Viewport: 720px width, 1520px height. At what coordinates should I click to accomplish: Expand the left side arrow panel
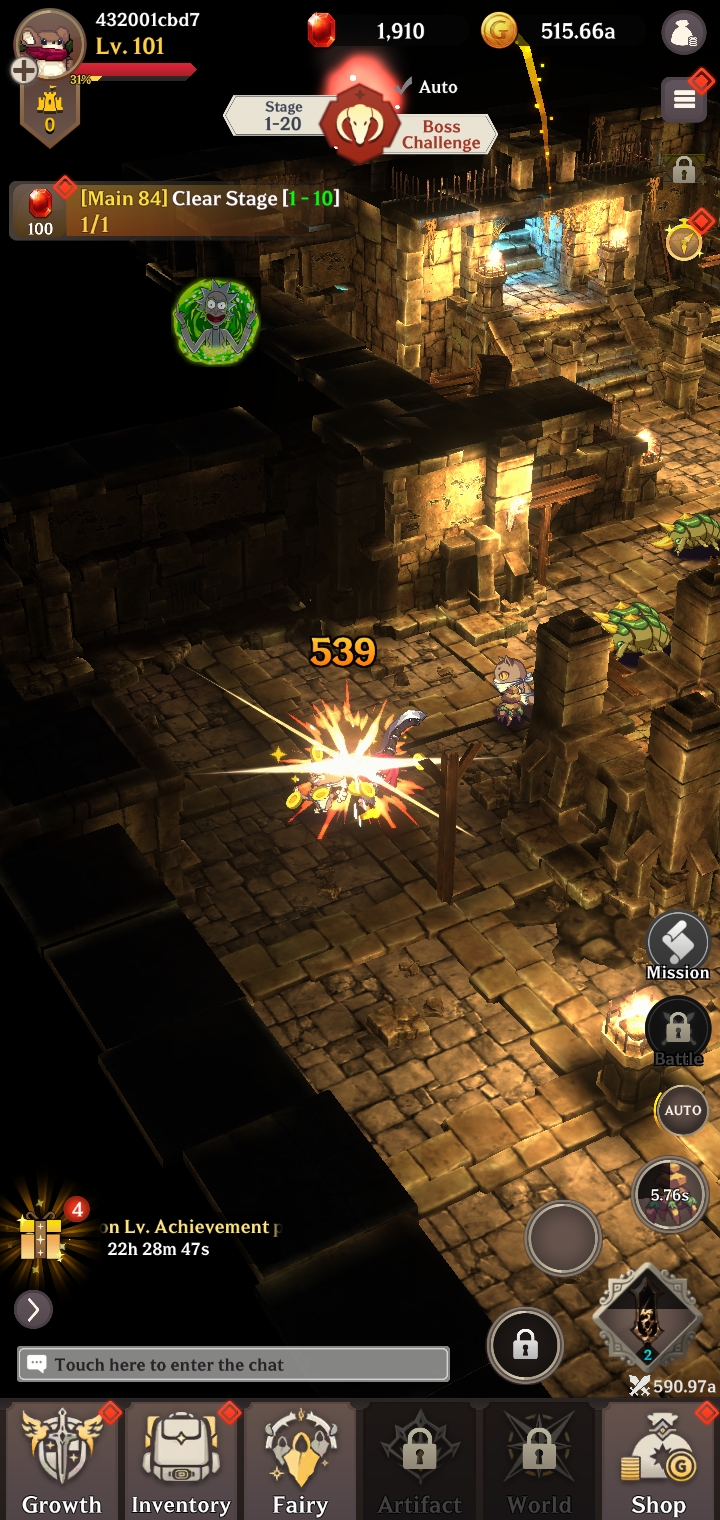(x=33, y=1309)
